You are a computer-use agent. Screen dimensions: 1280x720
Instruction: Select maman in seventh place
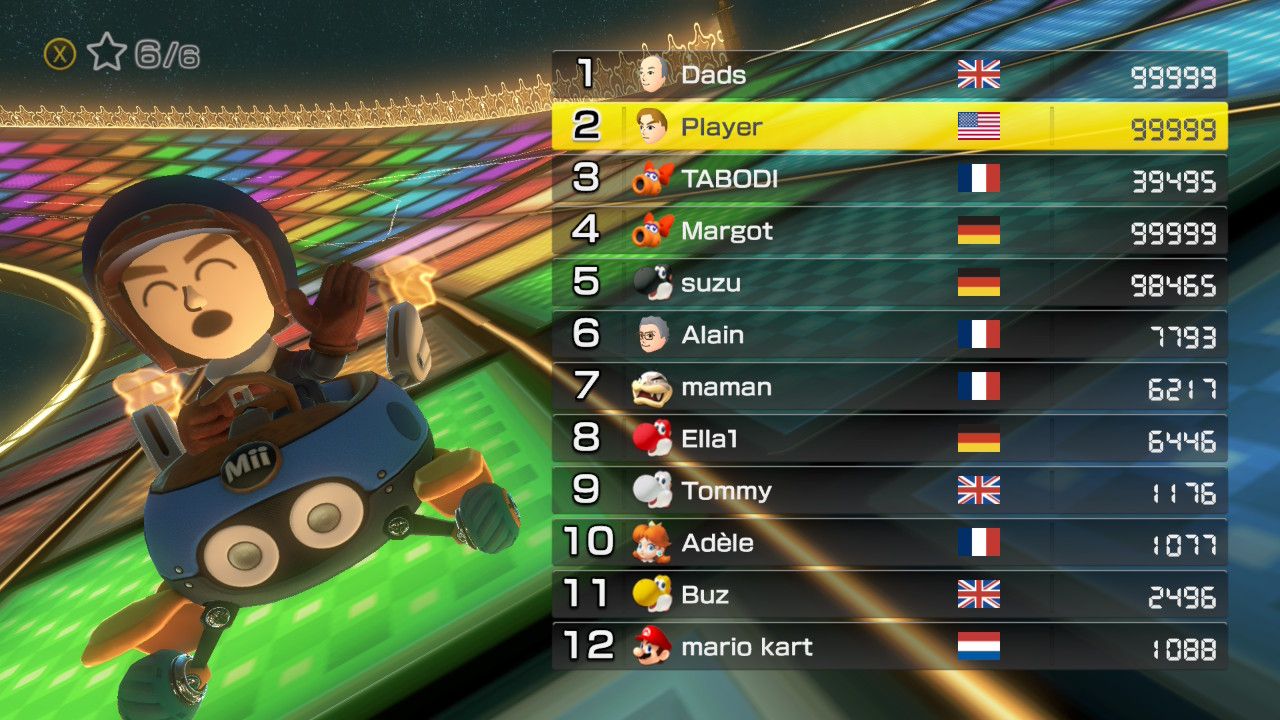click(889, 387)
